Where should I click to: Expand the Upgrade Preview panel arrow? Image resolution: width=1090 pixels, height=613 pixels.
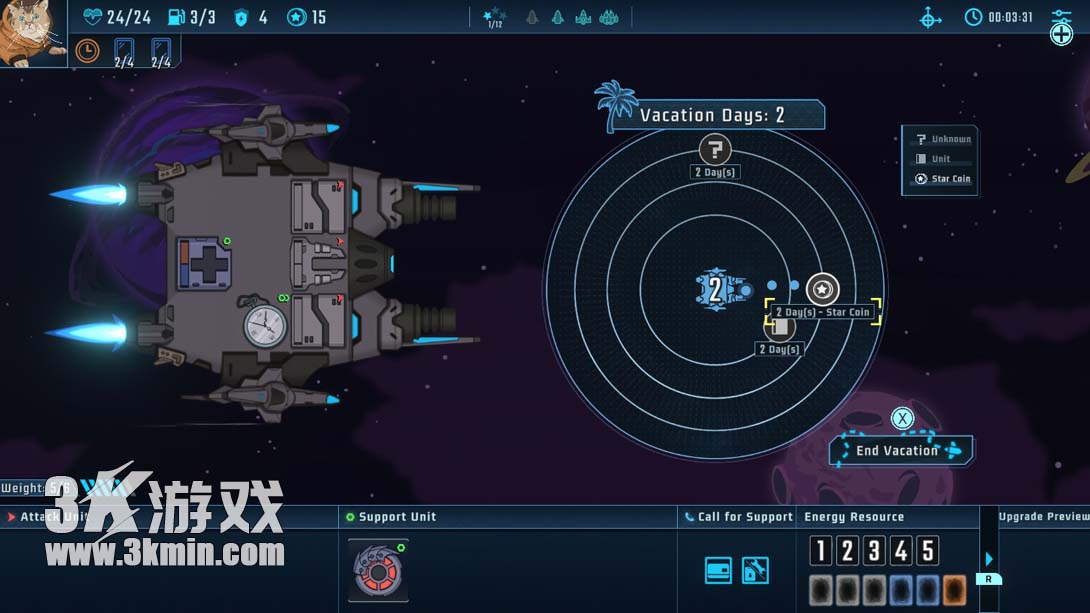(x=989, y=560)
